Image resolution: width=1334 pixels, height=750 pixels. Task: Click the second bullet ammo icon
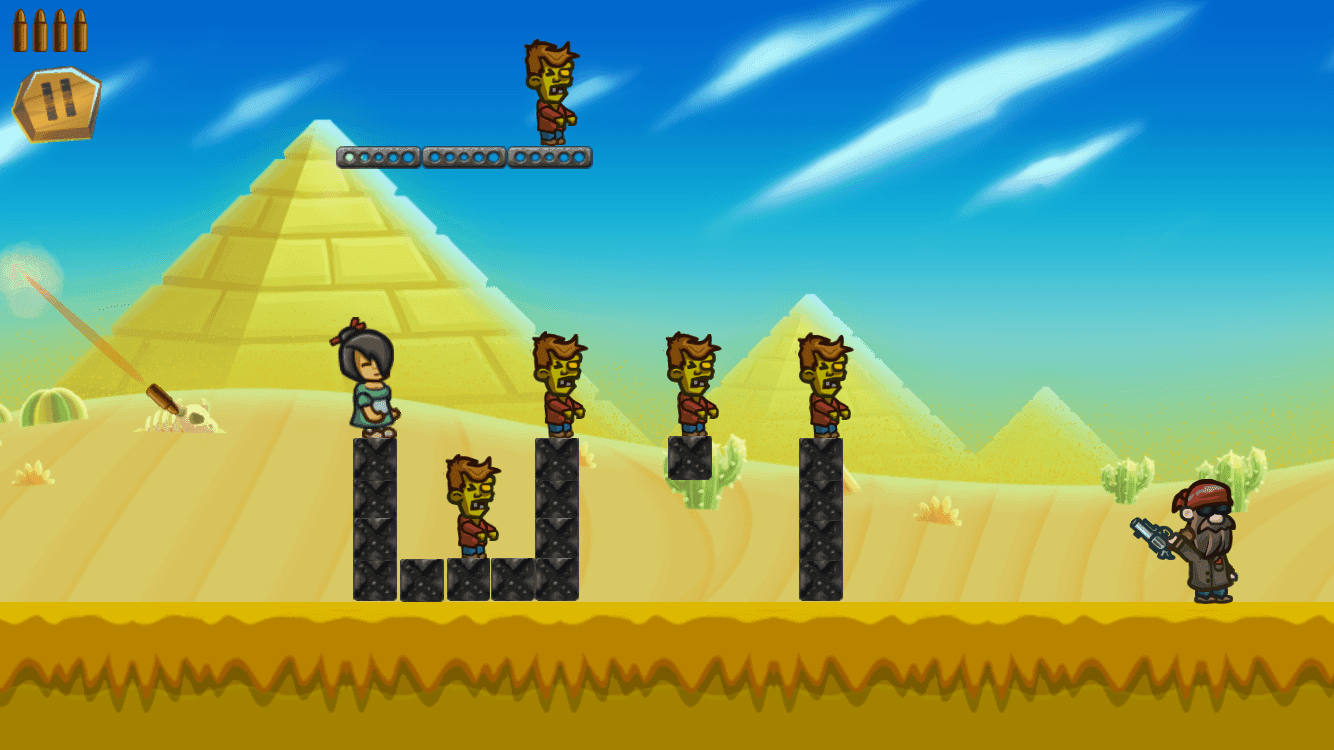pyautogui.click(x=42, y=28)
